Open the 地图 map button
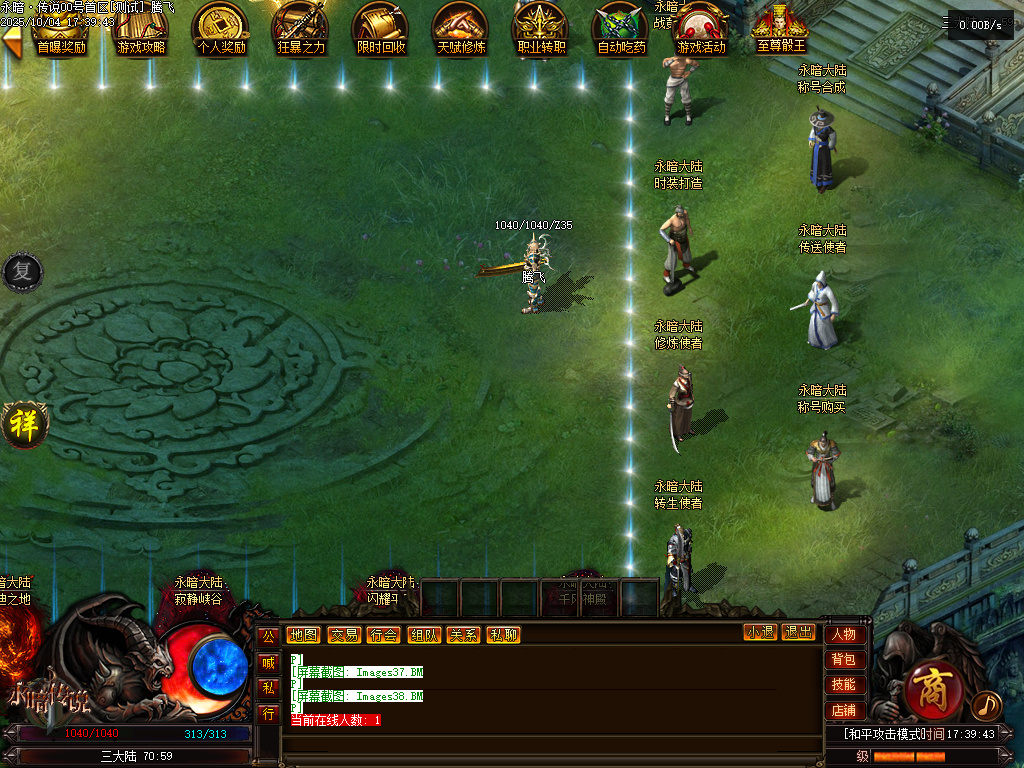Viewport: 1024px width, 768px height. point(303,634)
